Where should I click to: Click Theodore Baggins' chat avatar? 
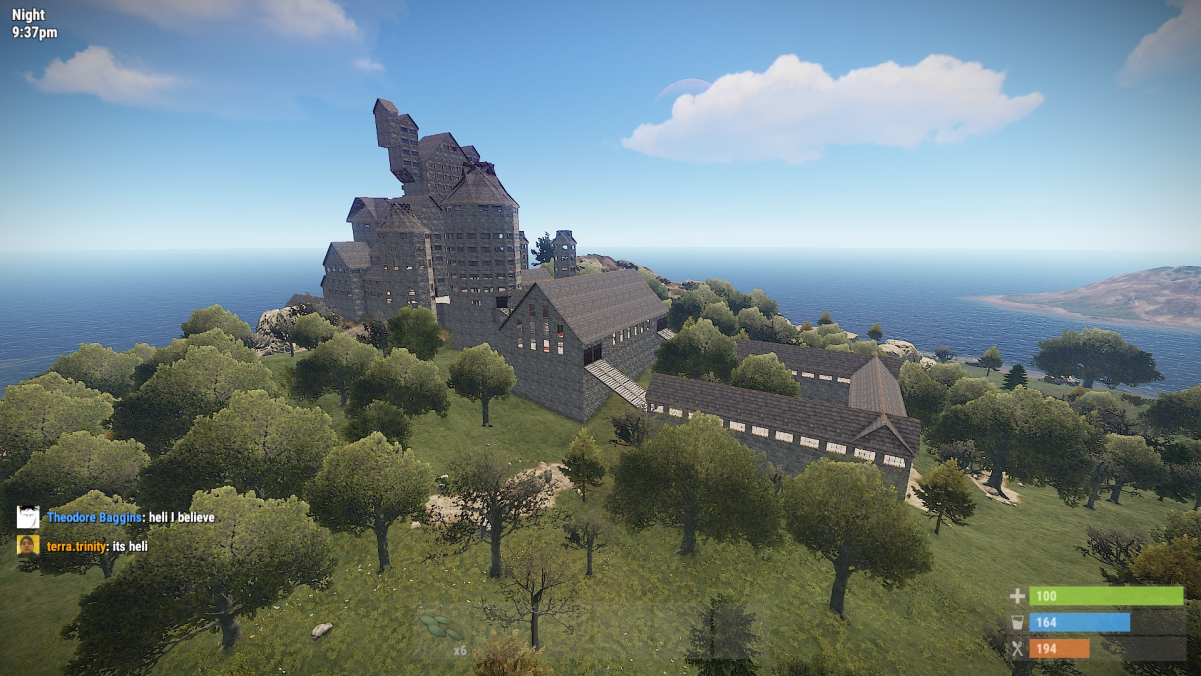point(28,517)
